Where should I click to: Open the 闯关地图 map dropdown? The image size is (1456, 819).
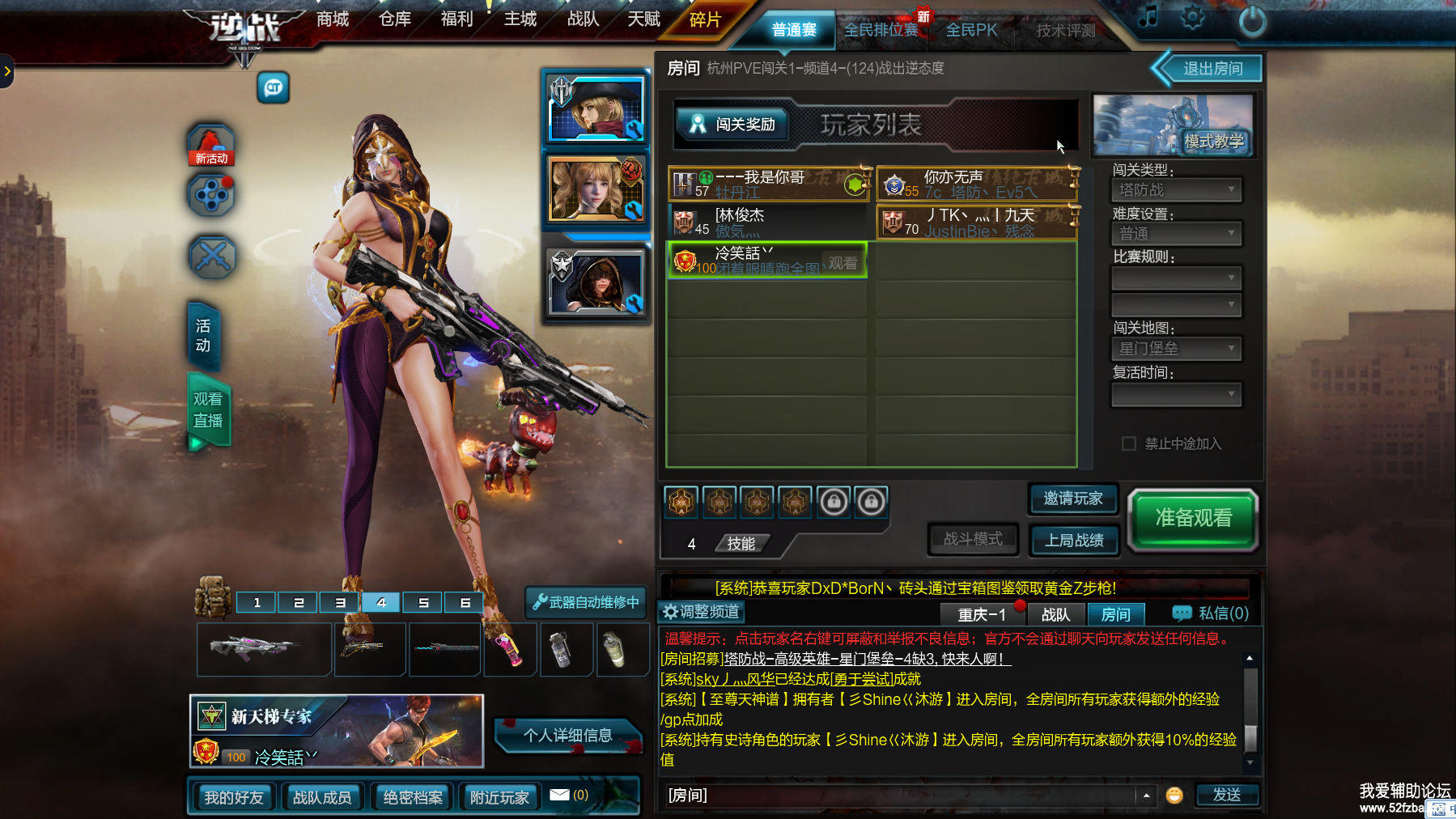pyautogui.click(x=1176, y=349)
